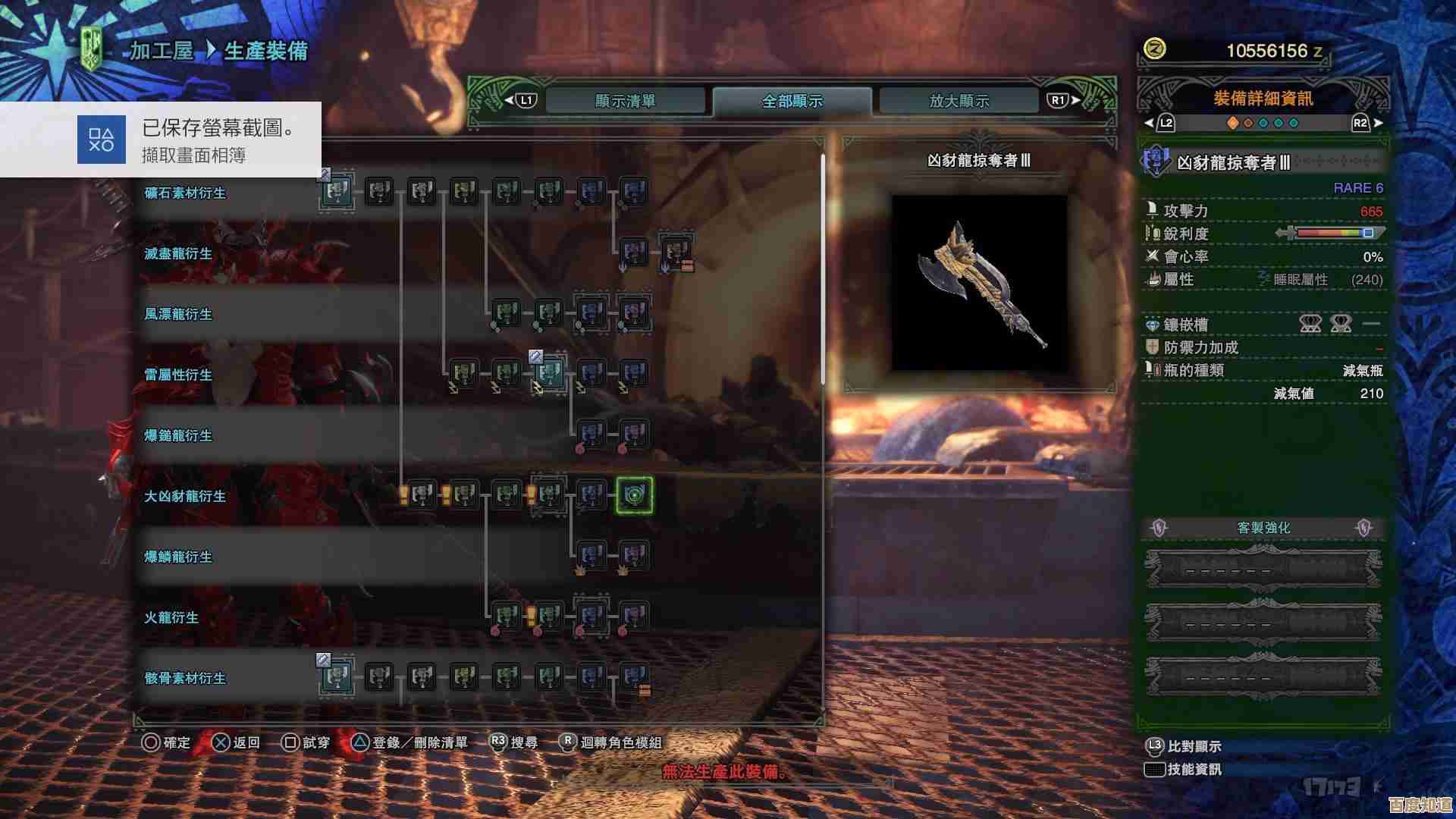Switch to the 顯示清單 tab
Image resolution: width=1456 pixels, height=819 pixels.
coord(626,101)
